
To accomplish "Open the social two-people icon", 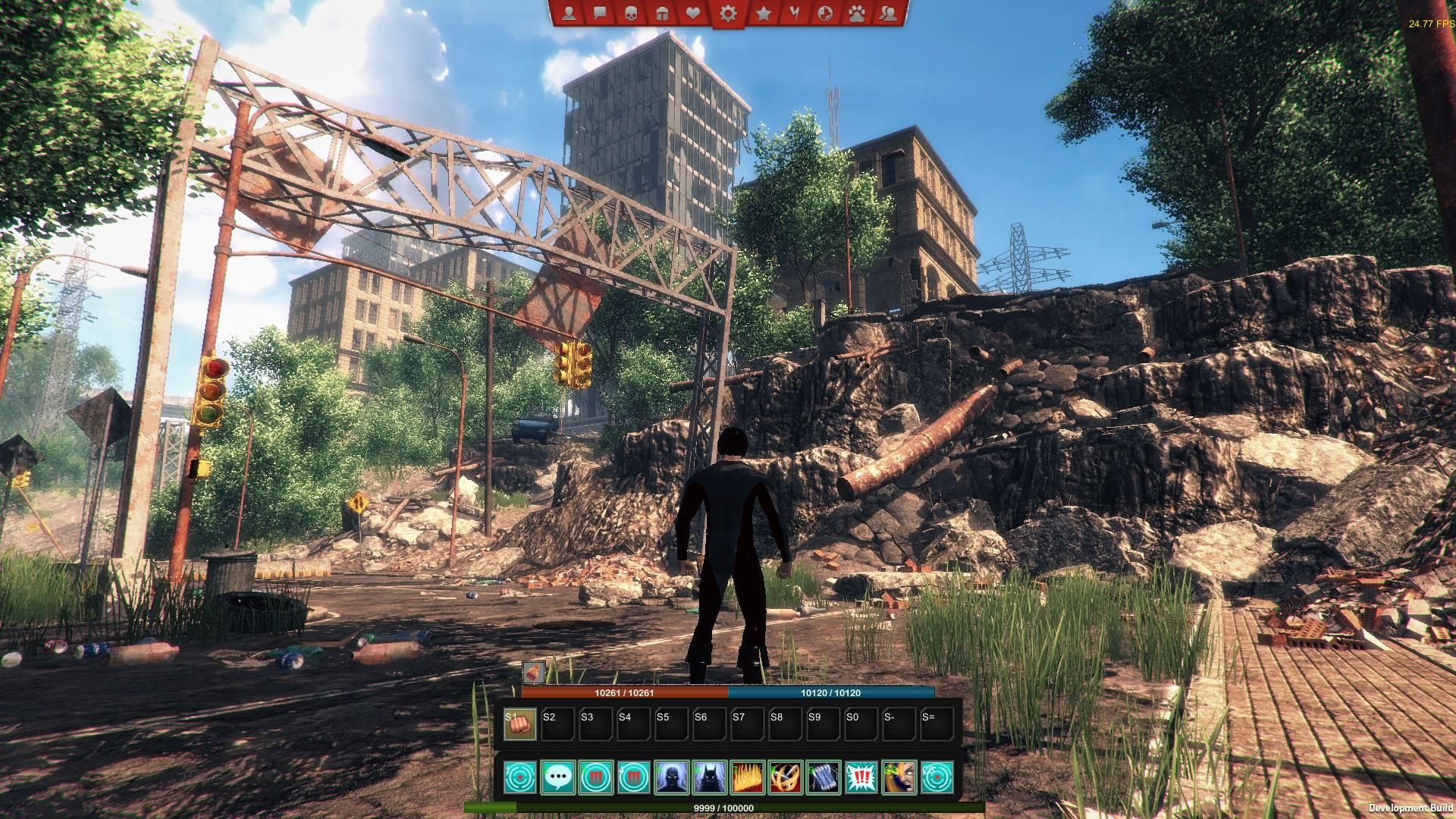I will (887, 13).
